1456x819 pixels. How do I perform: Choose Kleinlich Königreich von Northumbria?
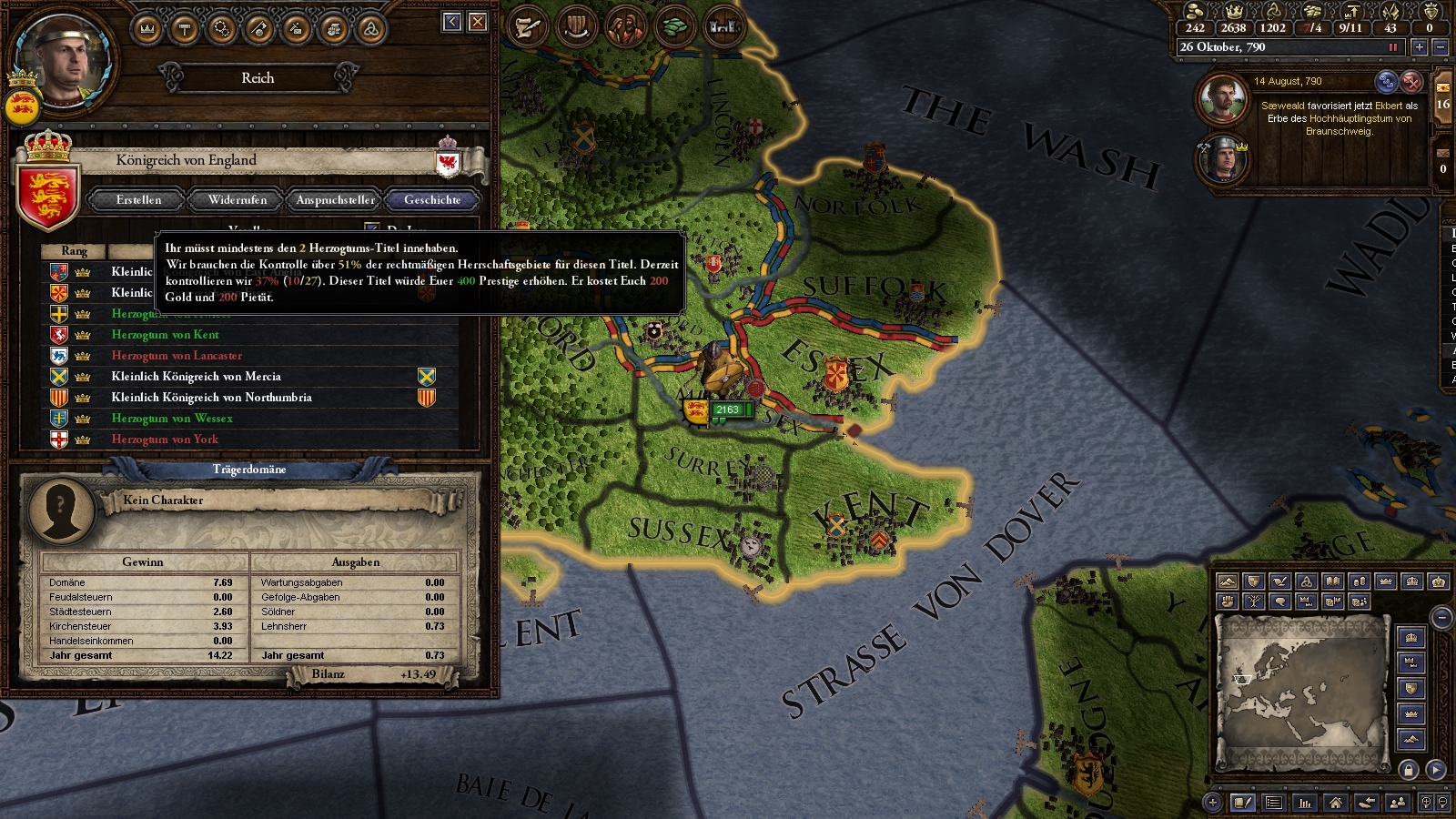coord(211,398)
